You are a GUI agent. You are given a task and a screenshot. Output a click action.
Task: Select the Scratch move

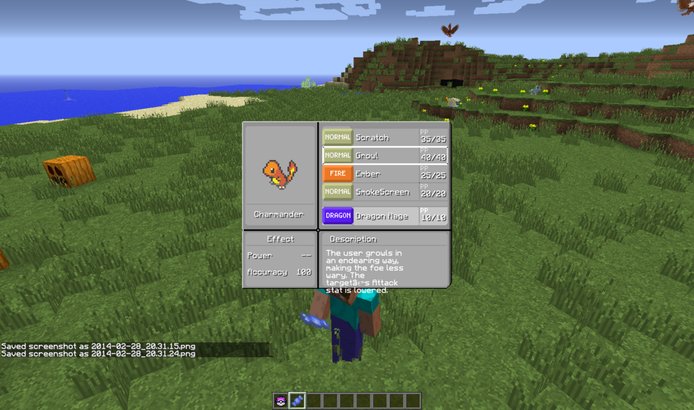coord(384,137)
